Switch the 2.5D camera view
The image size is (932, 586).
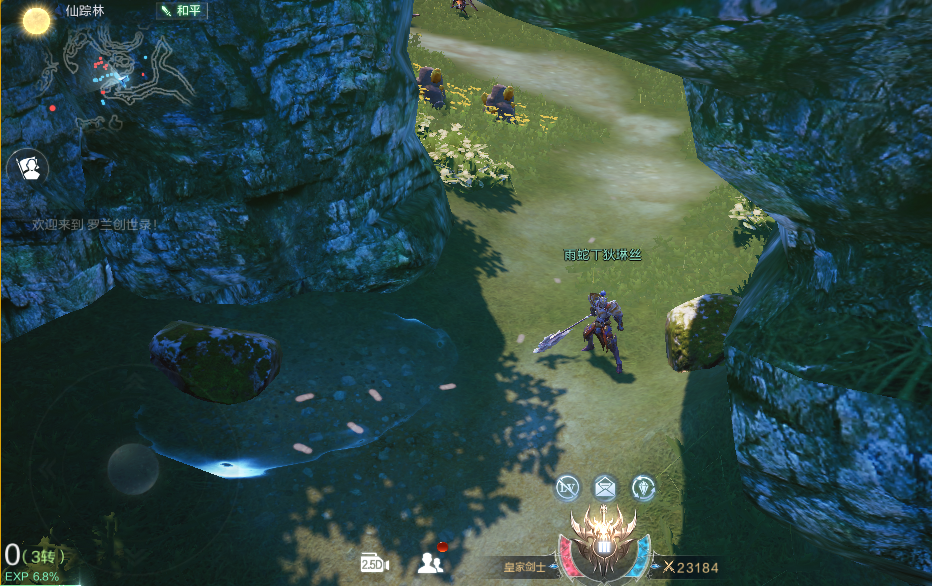tap(374, 563)
